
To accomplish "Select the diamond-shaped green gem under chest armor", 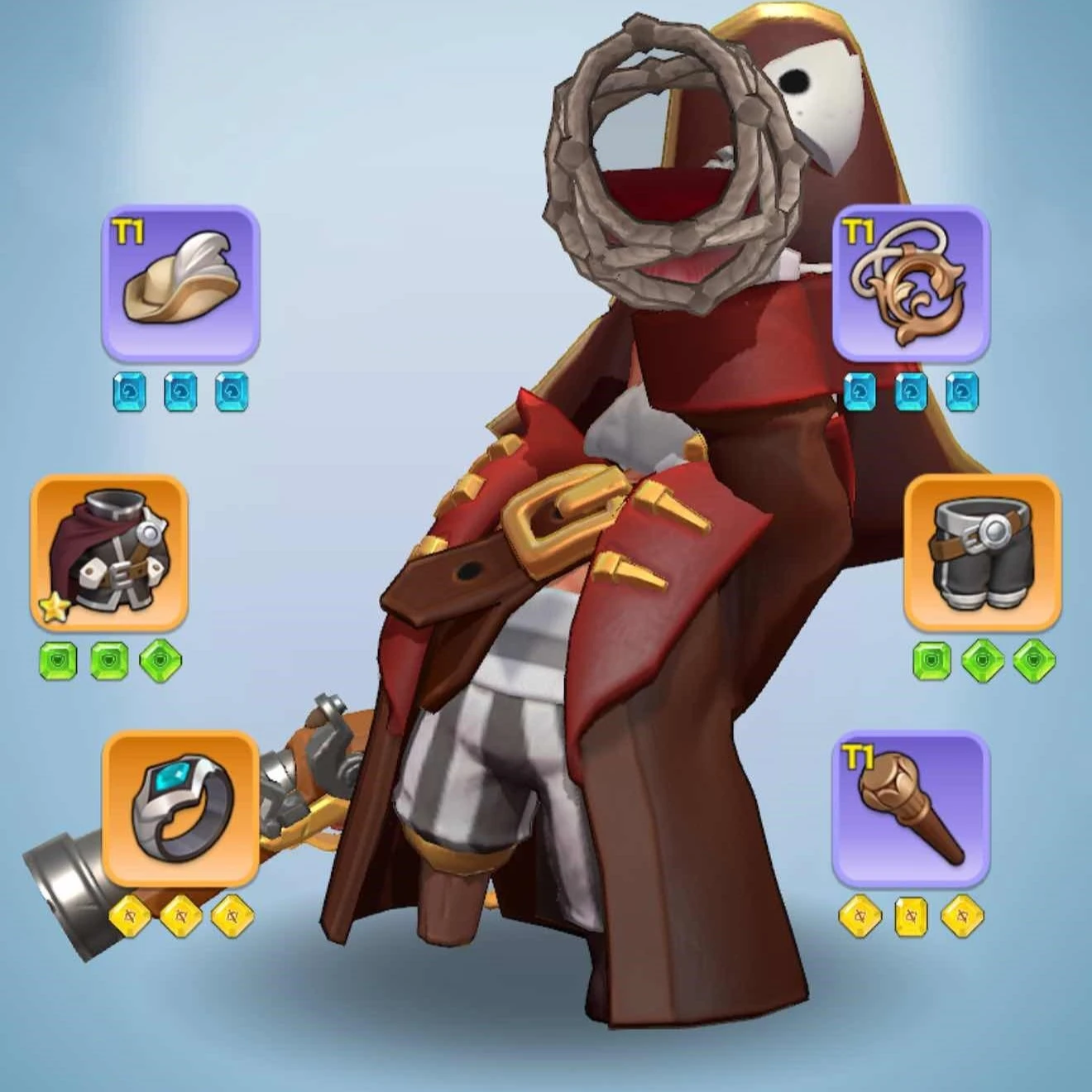I will [x=160, y=662].
